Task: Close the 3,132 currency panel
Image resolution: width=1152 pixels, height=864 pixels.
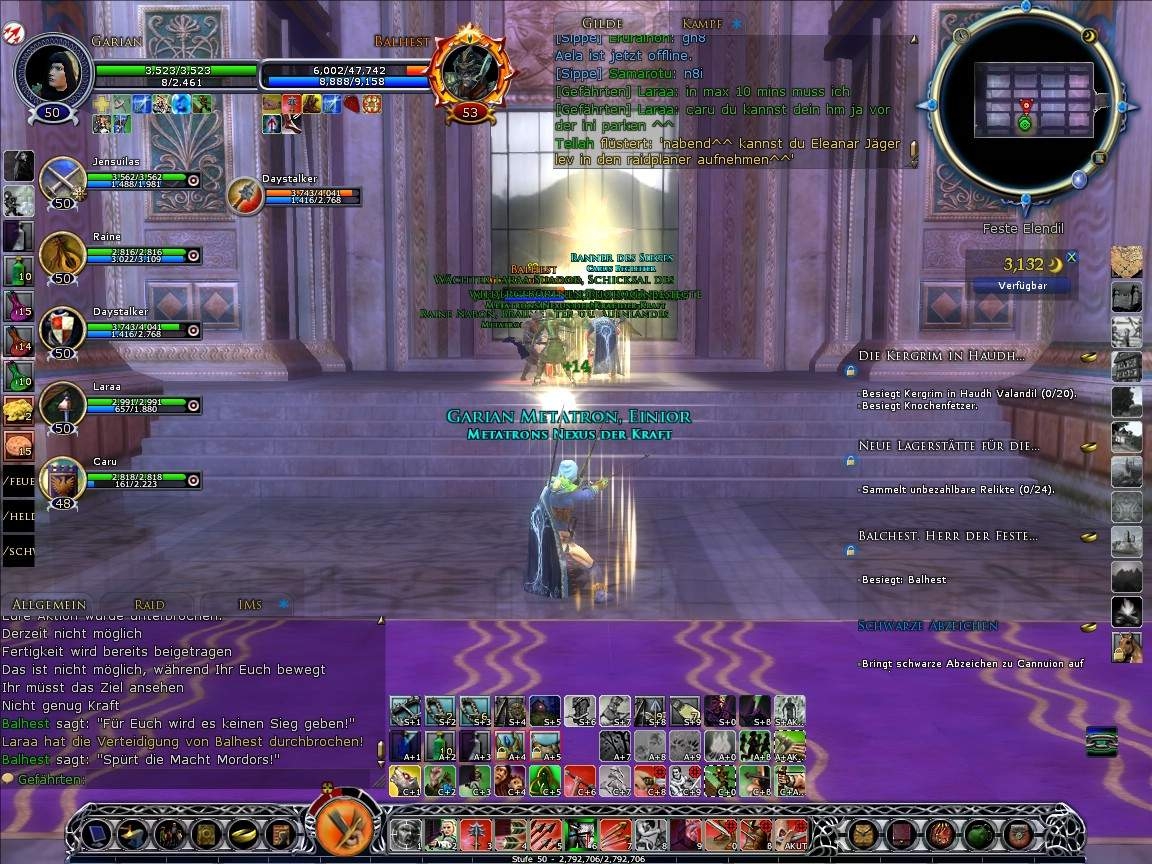Action: [x=1072, y=257]
